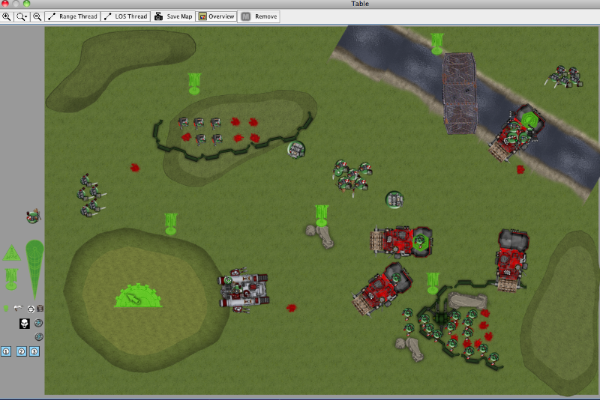
Task: Close the Table window
Action: (x=5, y=4)
